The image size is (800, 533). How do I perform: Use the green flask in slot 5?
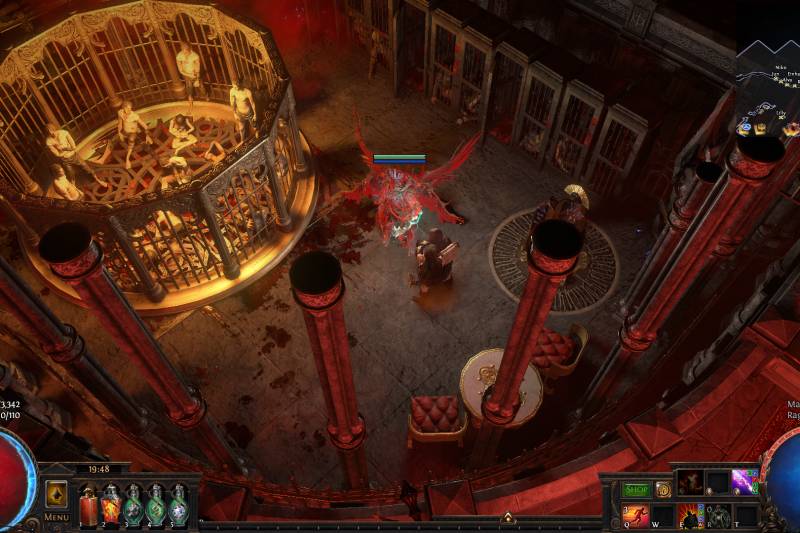point(177,504)
